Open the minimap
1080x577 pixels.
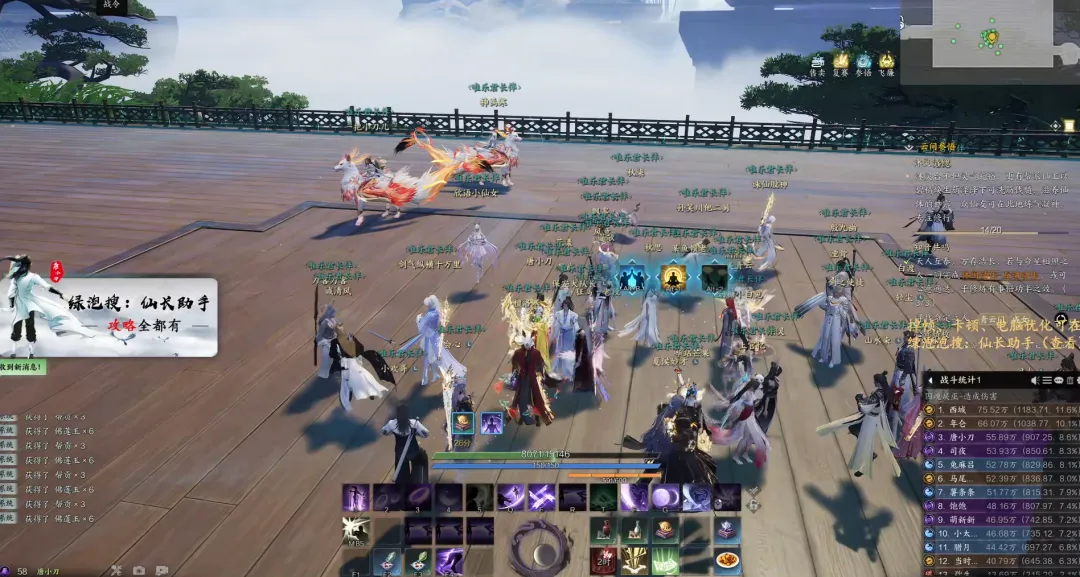coord(991,34)
